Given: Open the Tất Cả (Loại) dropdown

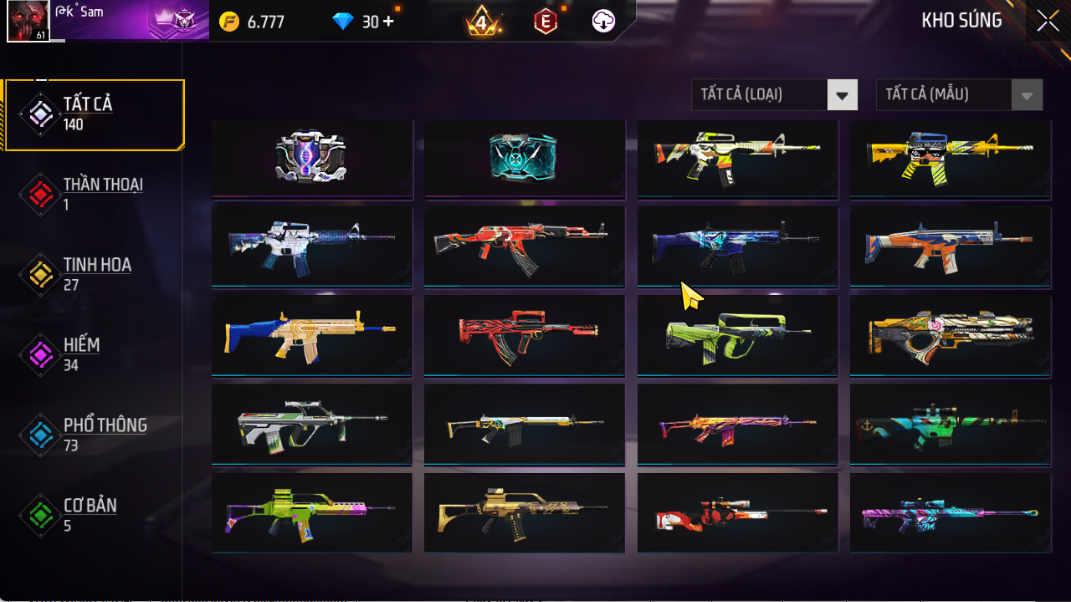Looking at the screenshot, I should pyautogui.click(x=774, y=95).
